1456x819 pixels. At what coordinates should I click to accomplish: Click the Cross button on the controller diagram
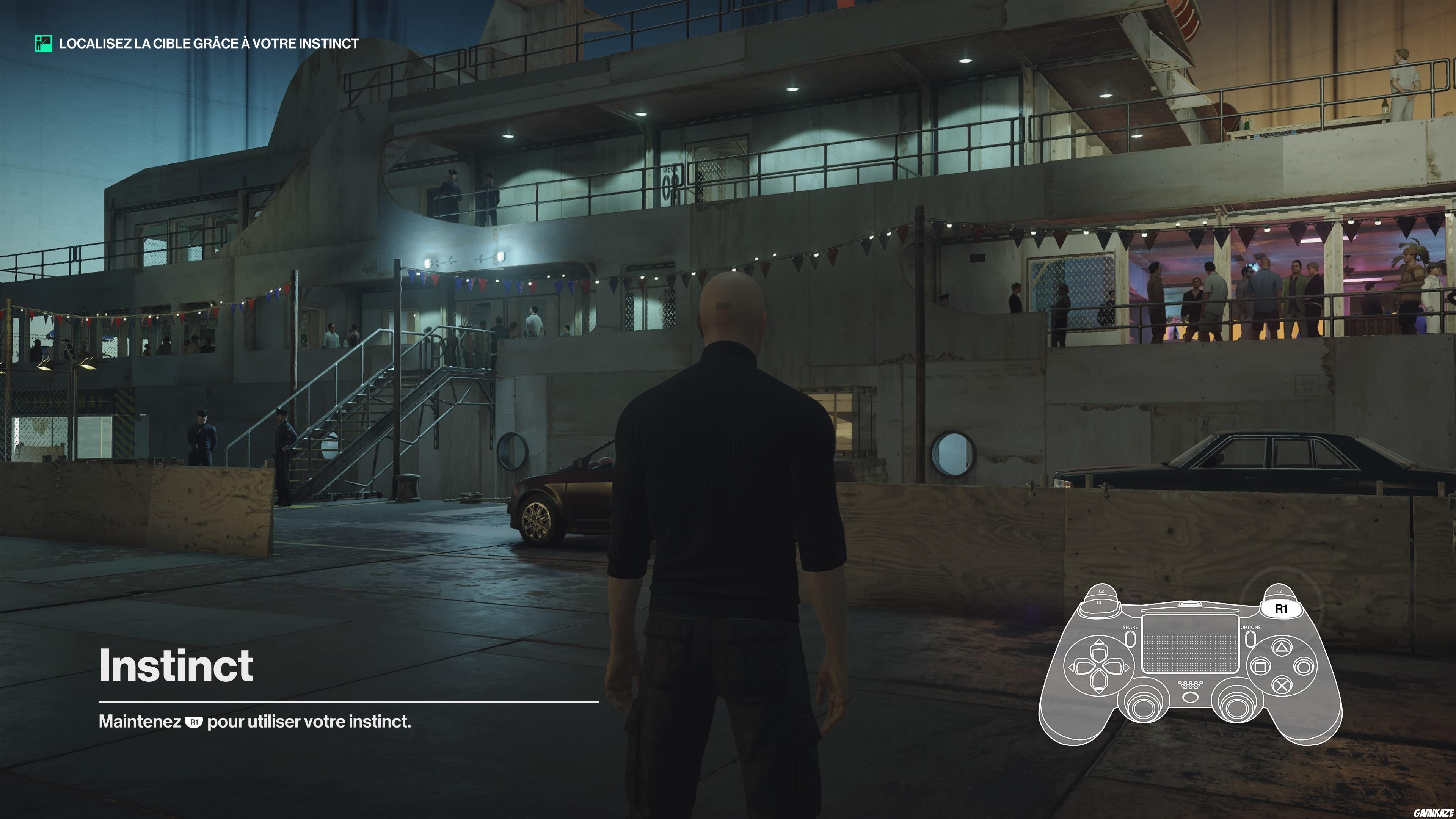(1282, 686)
